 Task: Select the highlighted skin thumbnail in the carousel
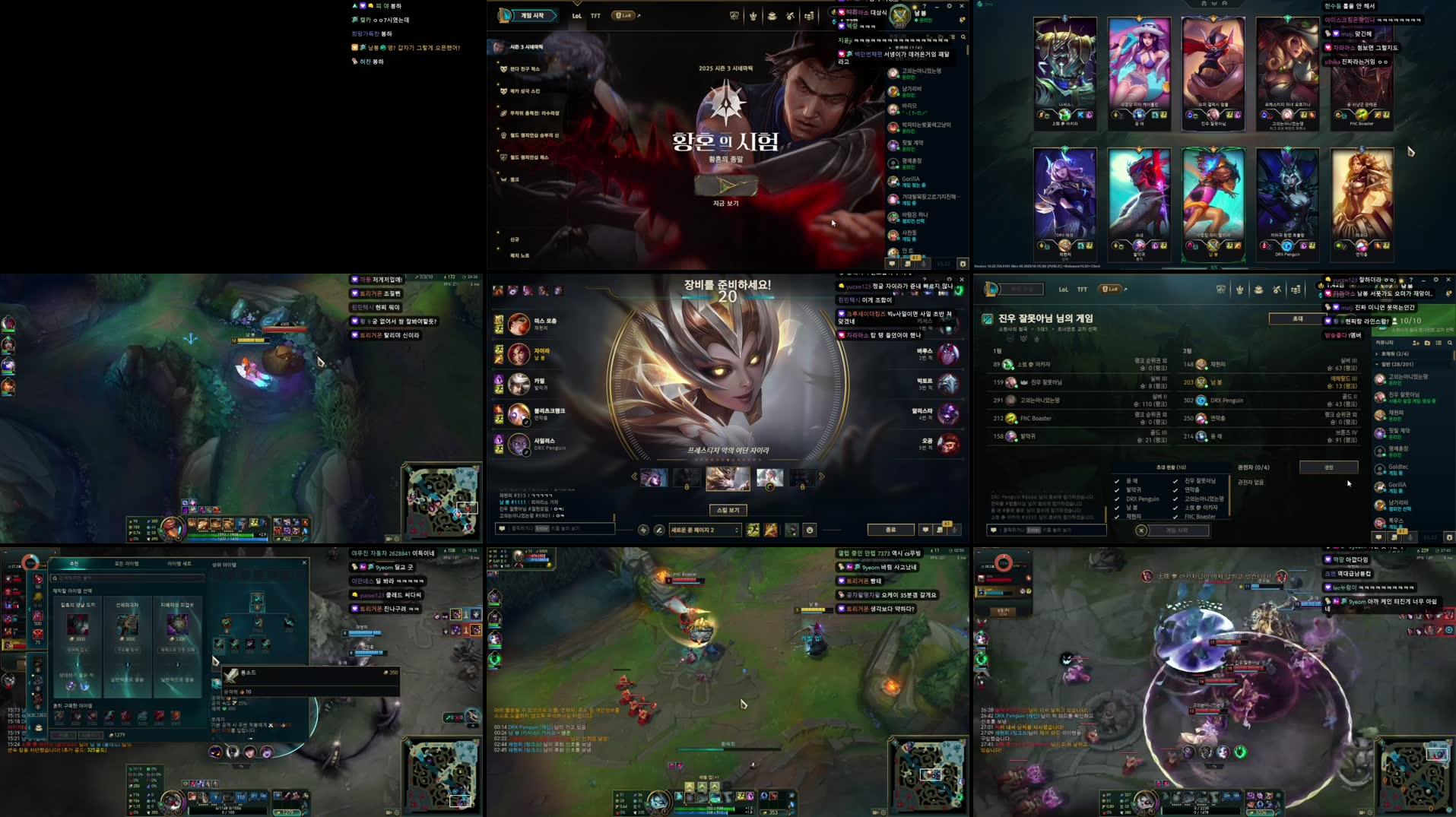(x=728, y=478)
